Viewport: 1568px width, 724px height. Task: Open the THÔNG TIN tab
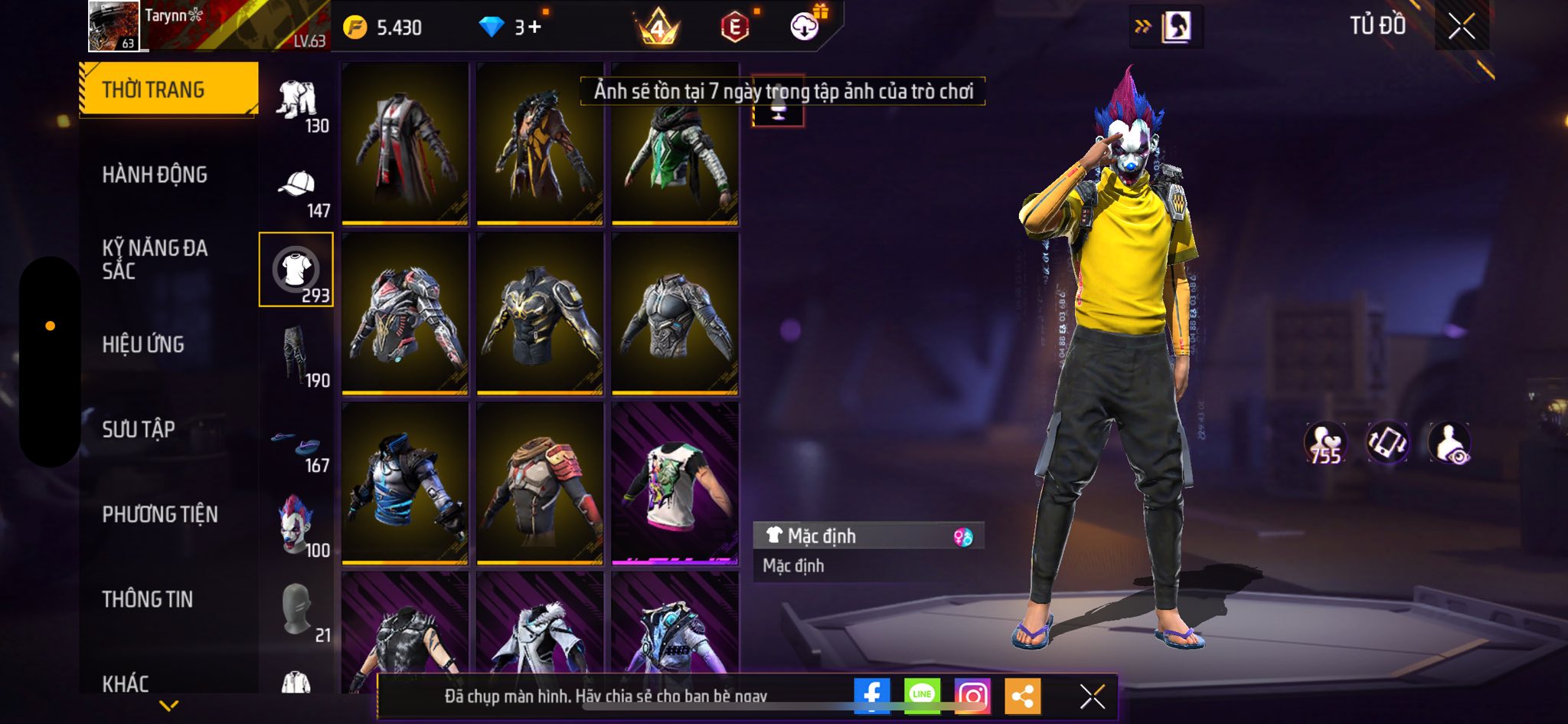[148, 599]
